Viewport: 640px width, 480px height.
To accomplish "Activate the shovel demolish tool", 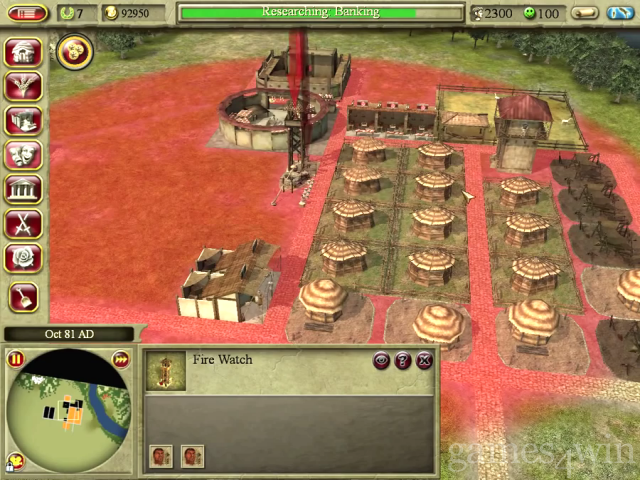I will pyautogui.click(x=22, y=296).
